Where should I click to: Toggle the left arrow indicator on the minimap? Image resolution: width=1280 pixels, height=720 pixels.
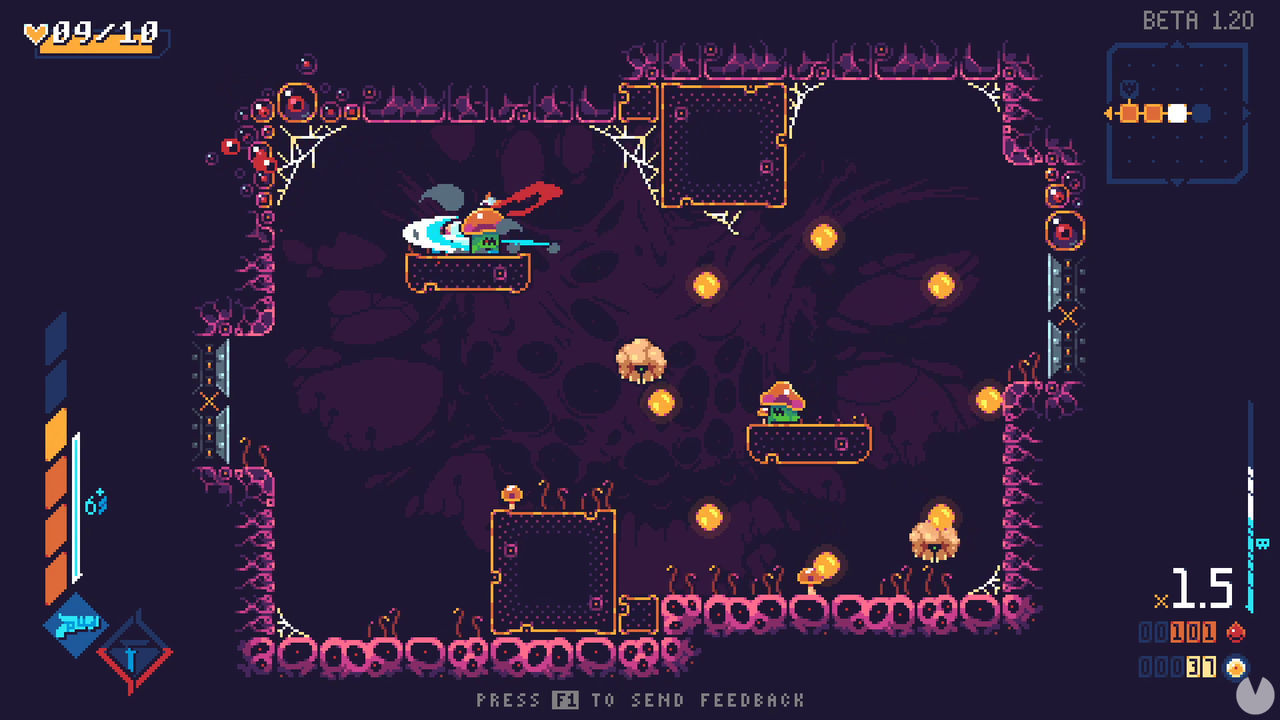tap(1106, 113)
